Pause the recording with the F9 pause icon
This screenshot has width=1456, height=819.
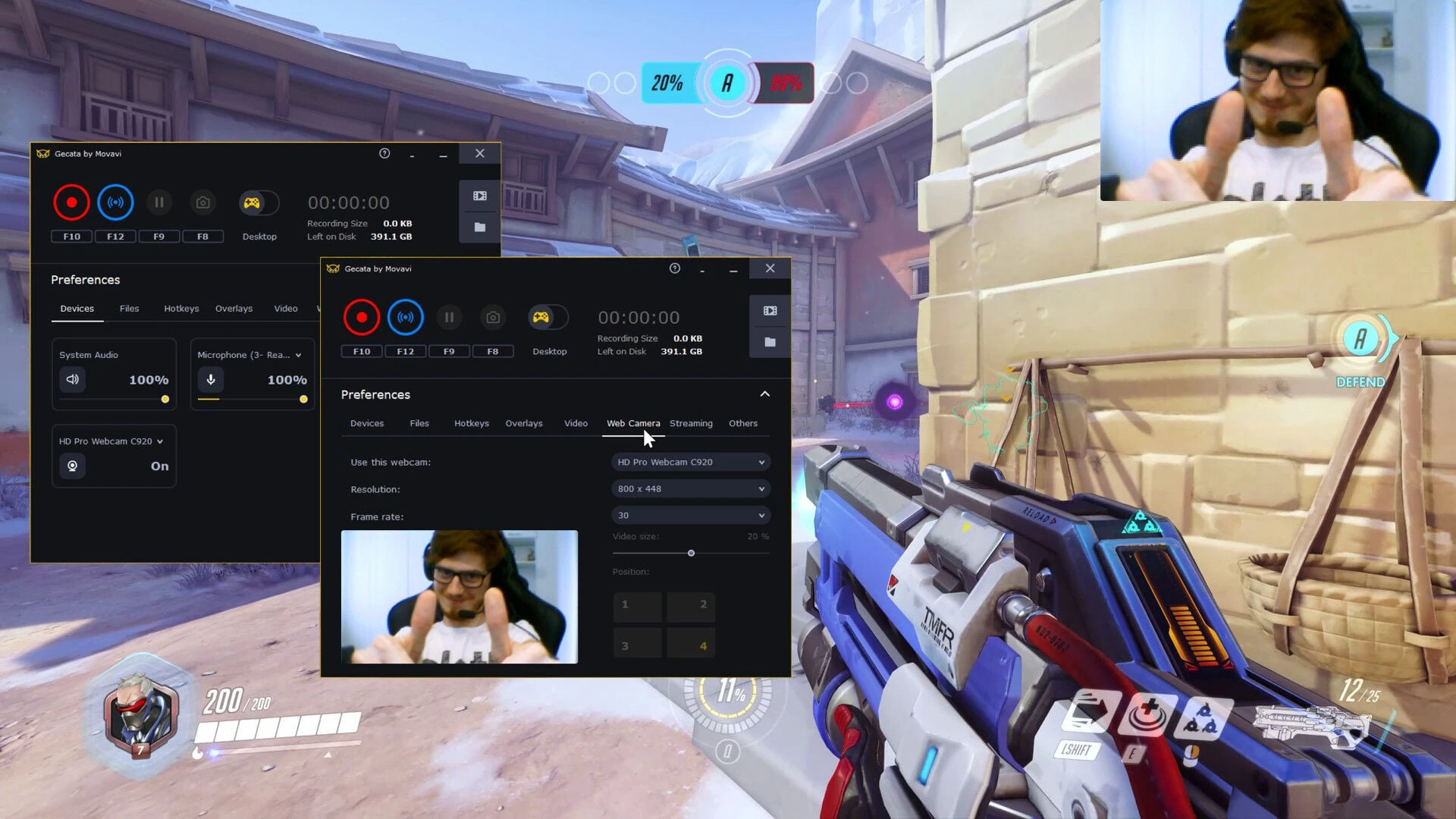tap(450, 317)
